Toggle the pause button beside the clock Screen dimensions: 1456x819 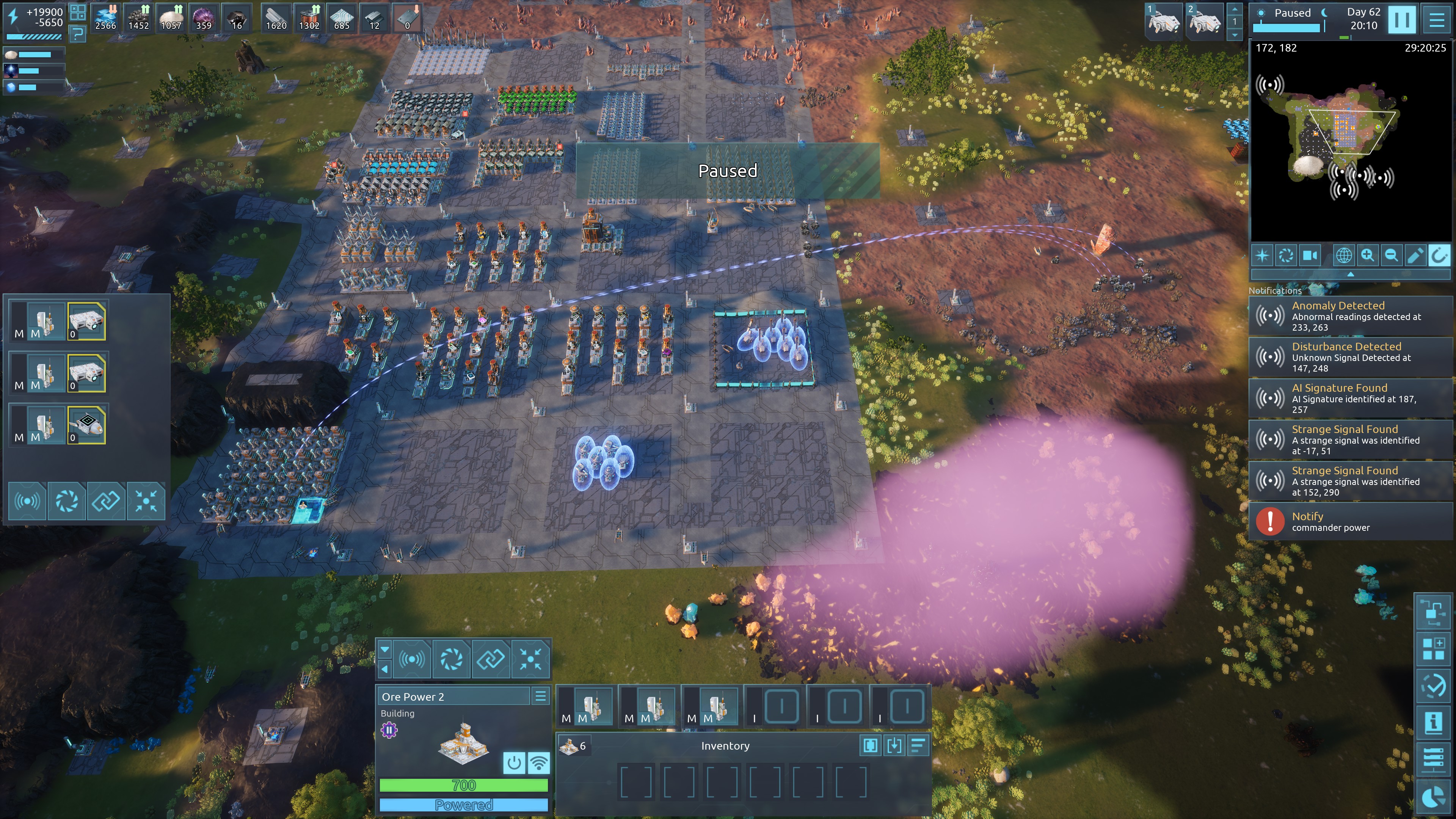1402,20
